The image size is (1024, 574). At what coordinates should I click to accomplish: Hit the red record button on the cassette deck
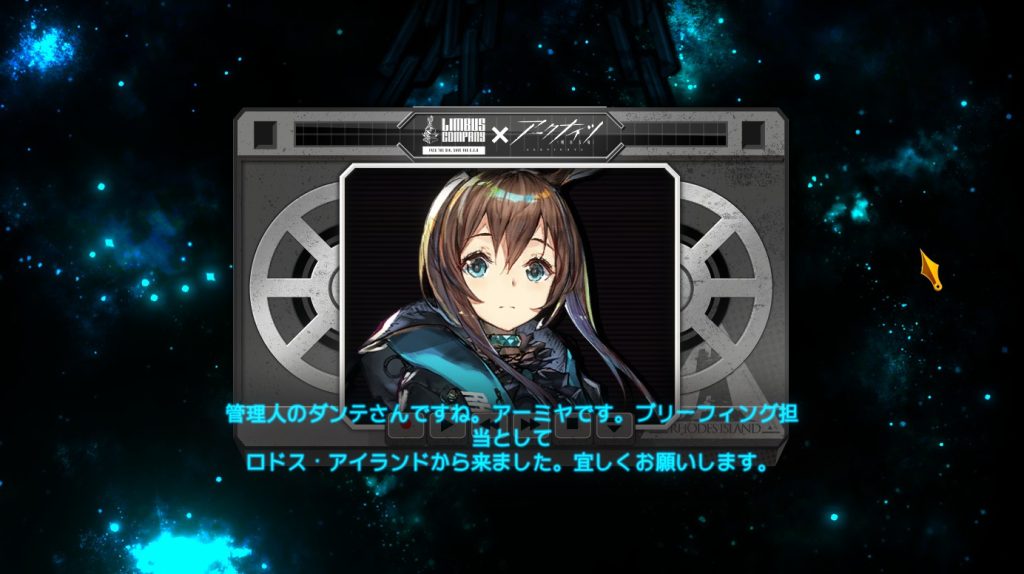405,426
